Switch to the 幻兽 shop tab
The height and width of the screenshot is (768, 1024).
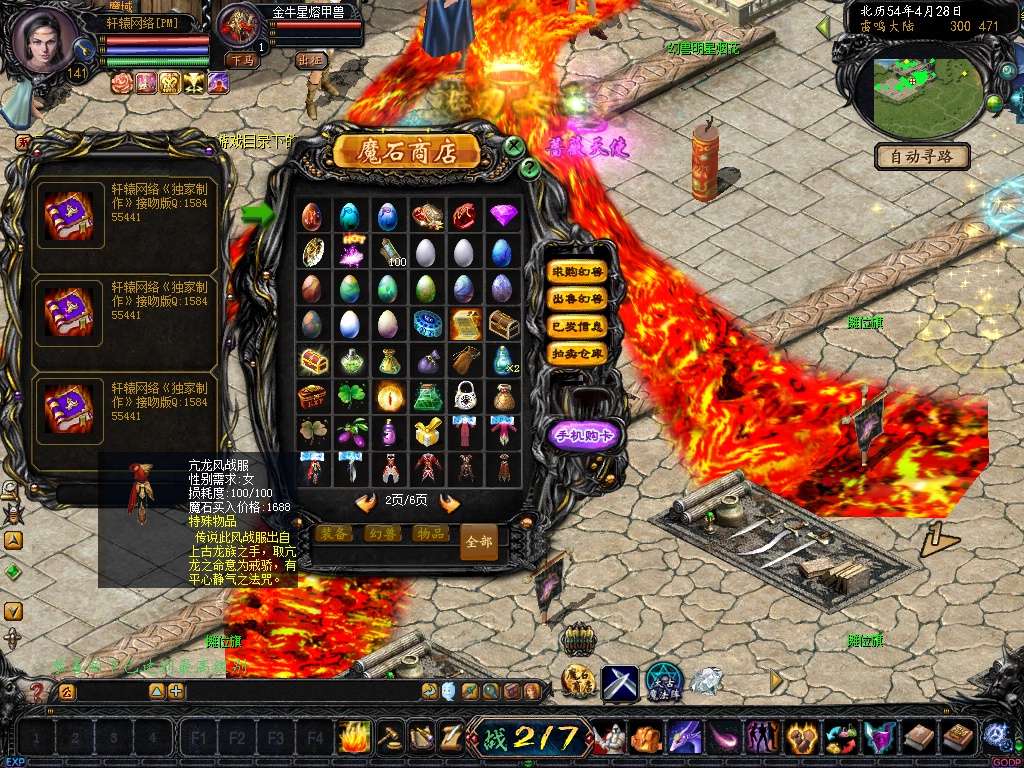(x=382, y=534)
